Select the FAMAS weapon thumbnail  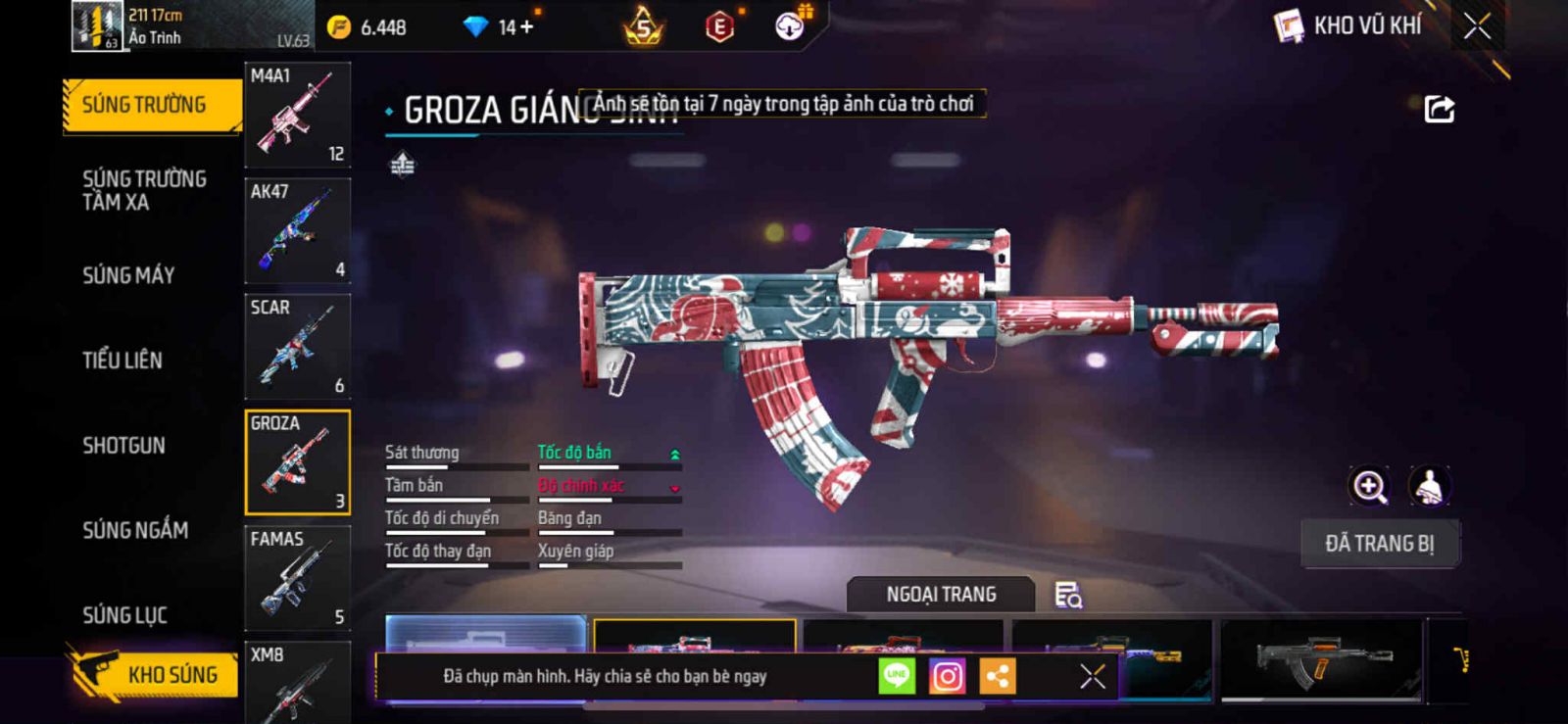[x=297, y=578]
